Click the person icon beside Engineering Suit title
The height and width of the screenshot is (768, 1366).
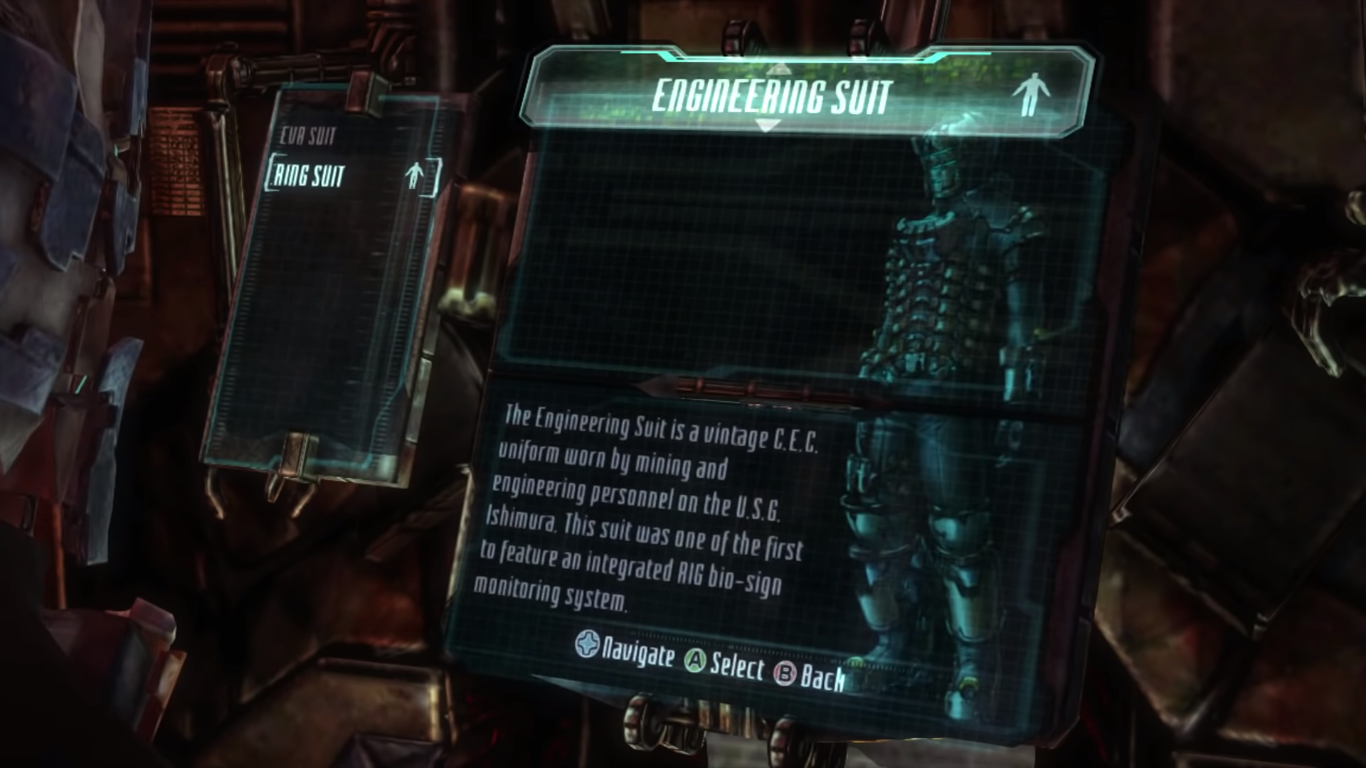[x=1035, y=95]
